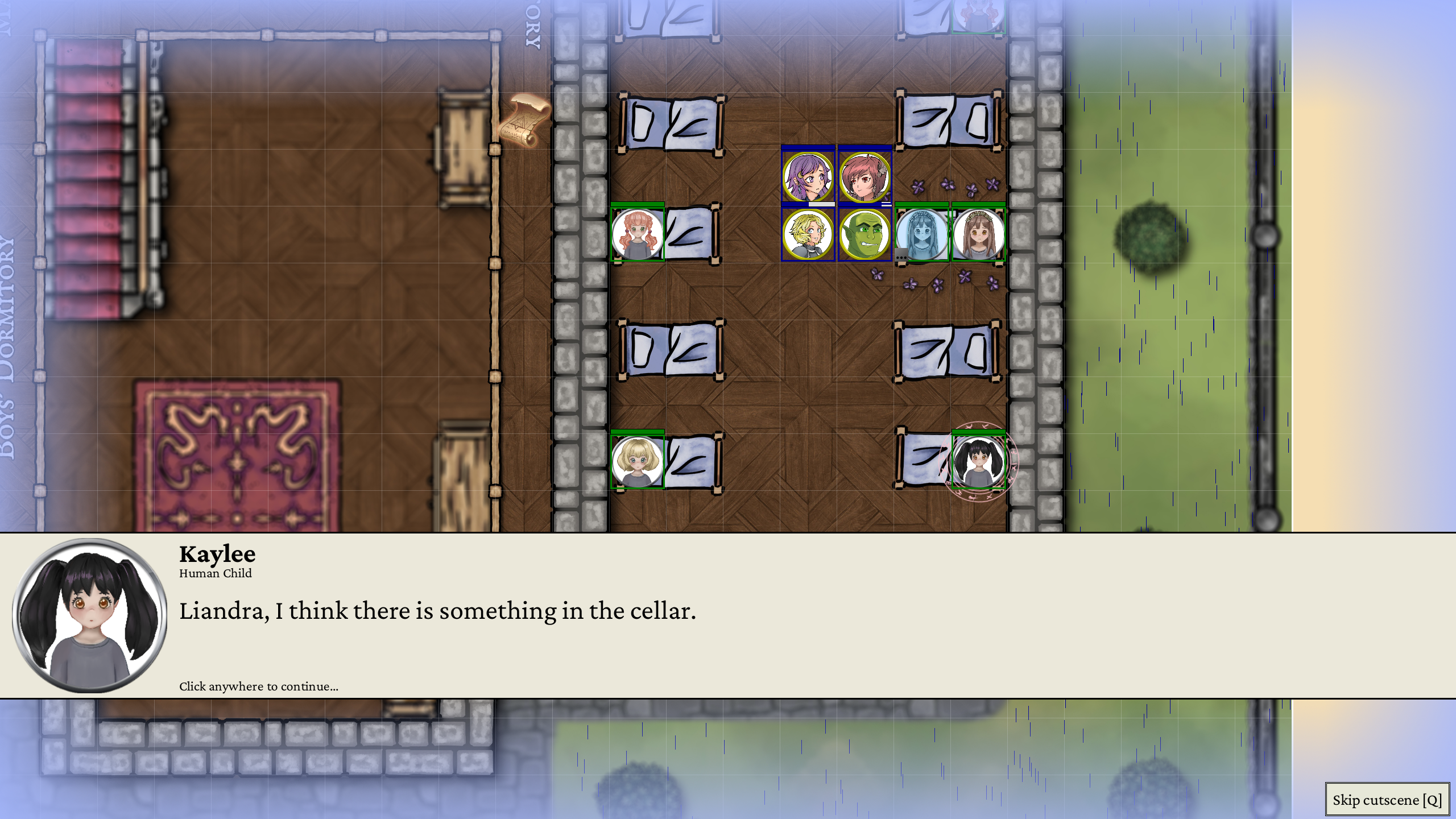Click Kaylee's speaker portrait
This screenshot has width=1456, height=819.
point(90,615)
